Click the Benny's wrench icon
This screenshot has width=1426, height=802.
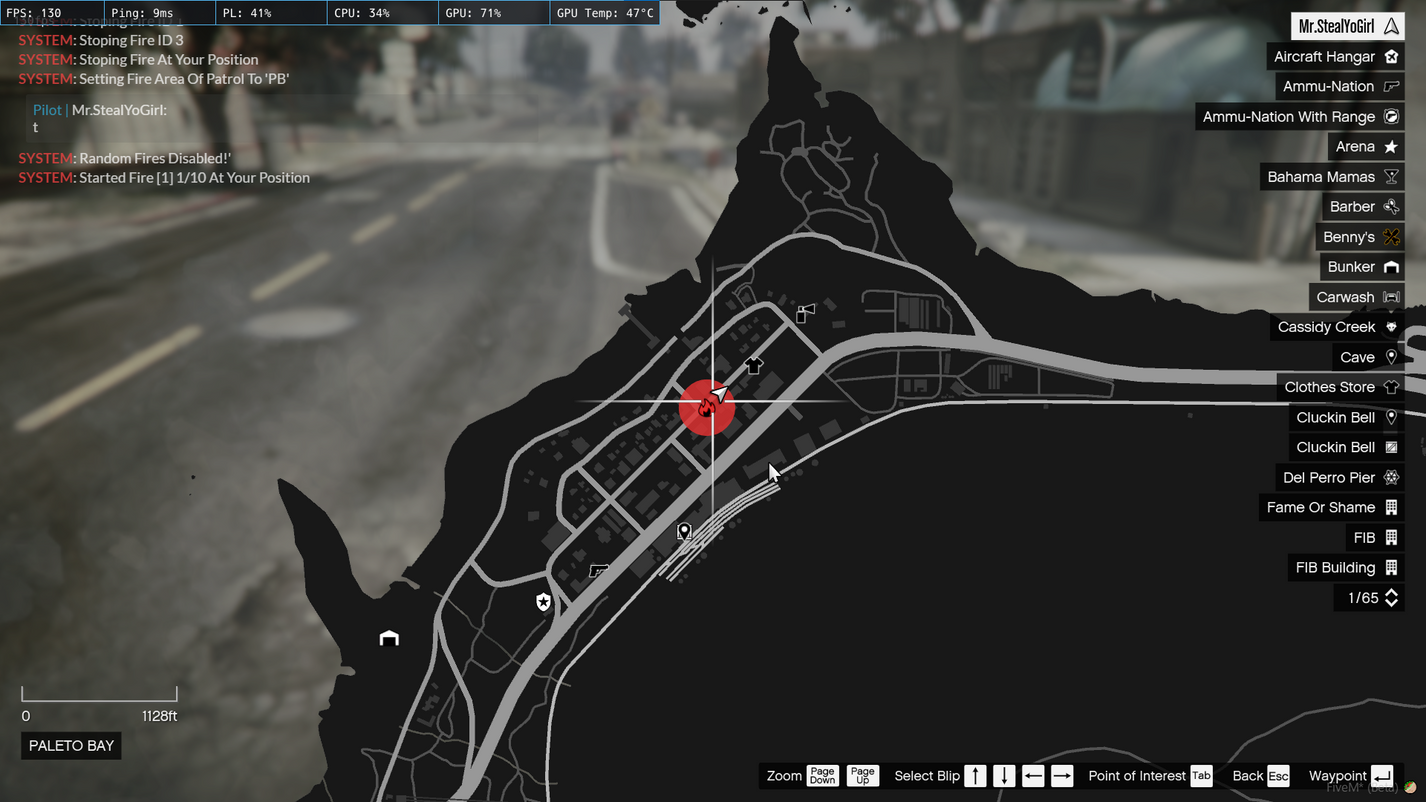(1390, 236)
